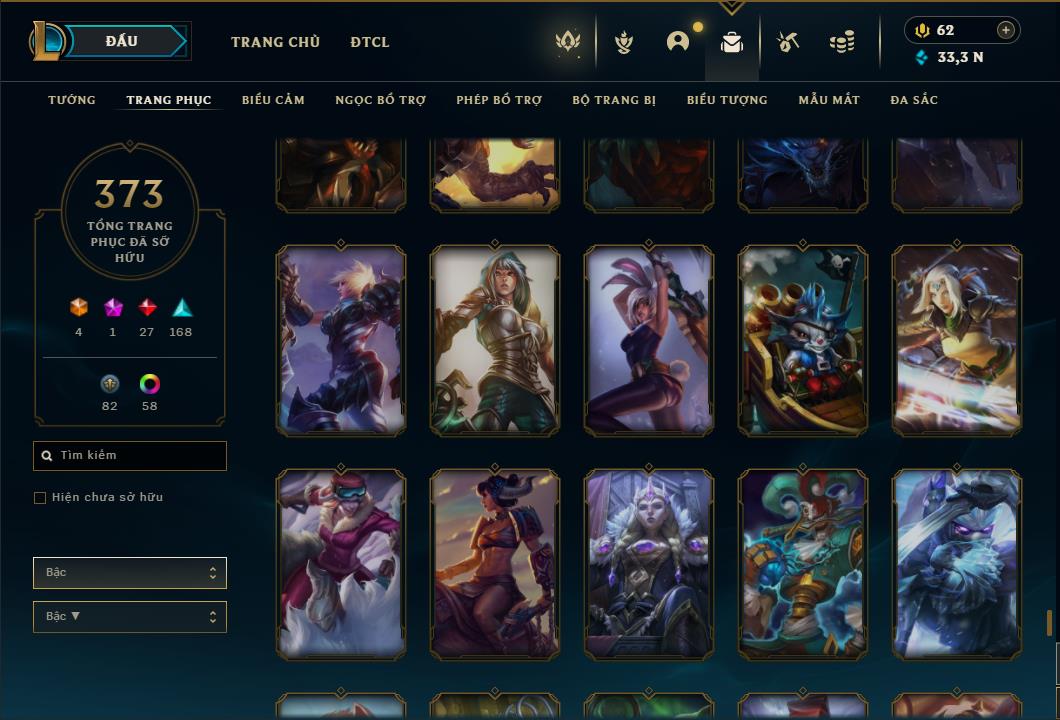
Task: Choose the pirate Rumble skin card
Action: 803,340
